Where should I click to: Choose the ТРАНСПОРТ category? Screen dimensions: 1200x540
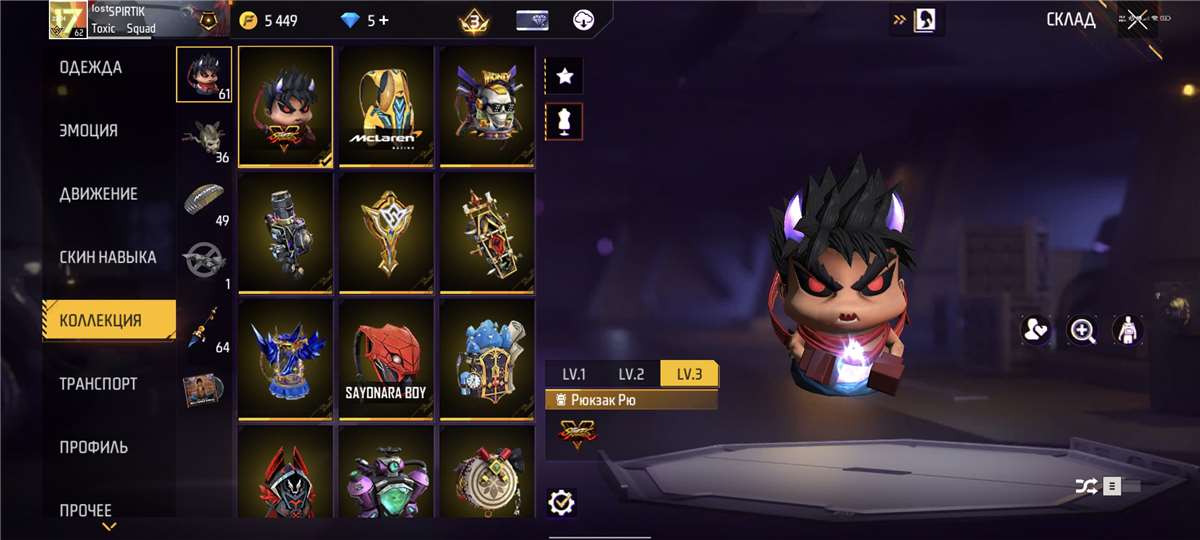pos(98,384)
